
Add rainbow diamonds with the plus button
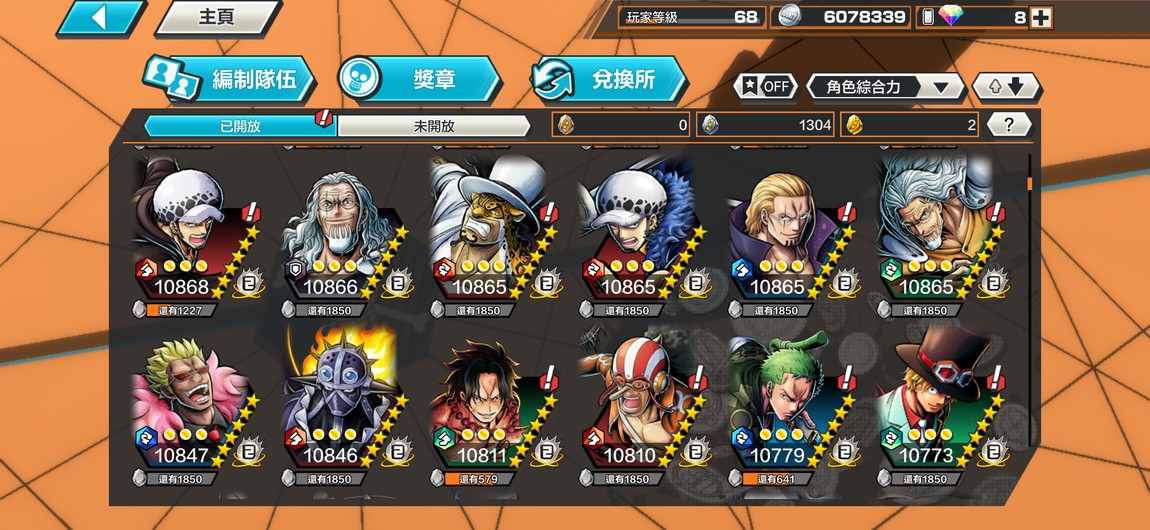[x=1041, y=17]
